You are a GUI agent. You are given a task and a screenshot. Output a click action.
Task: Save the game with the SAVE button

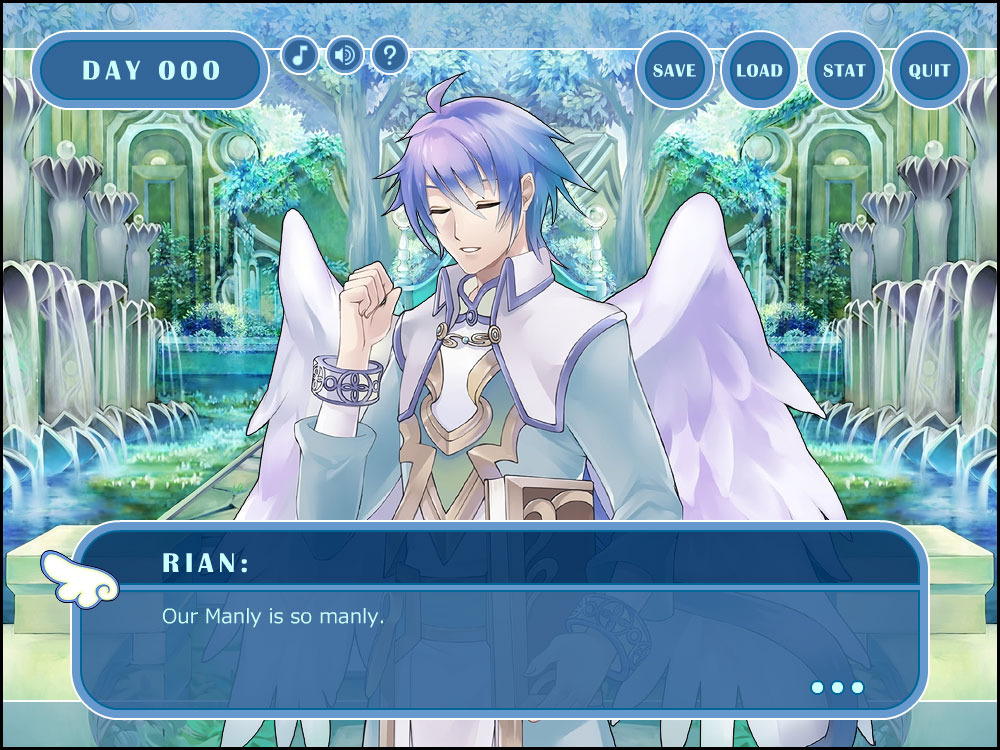(x=674, y=71)
